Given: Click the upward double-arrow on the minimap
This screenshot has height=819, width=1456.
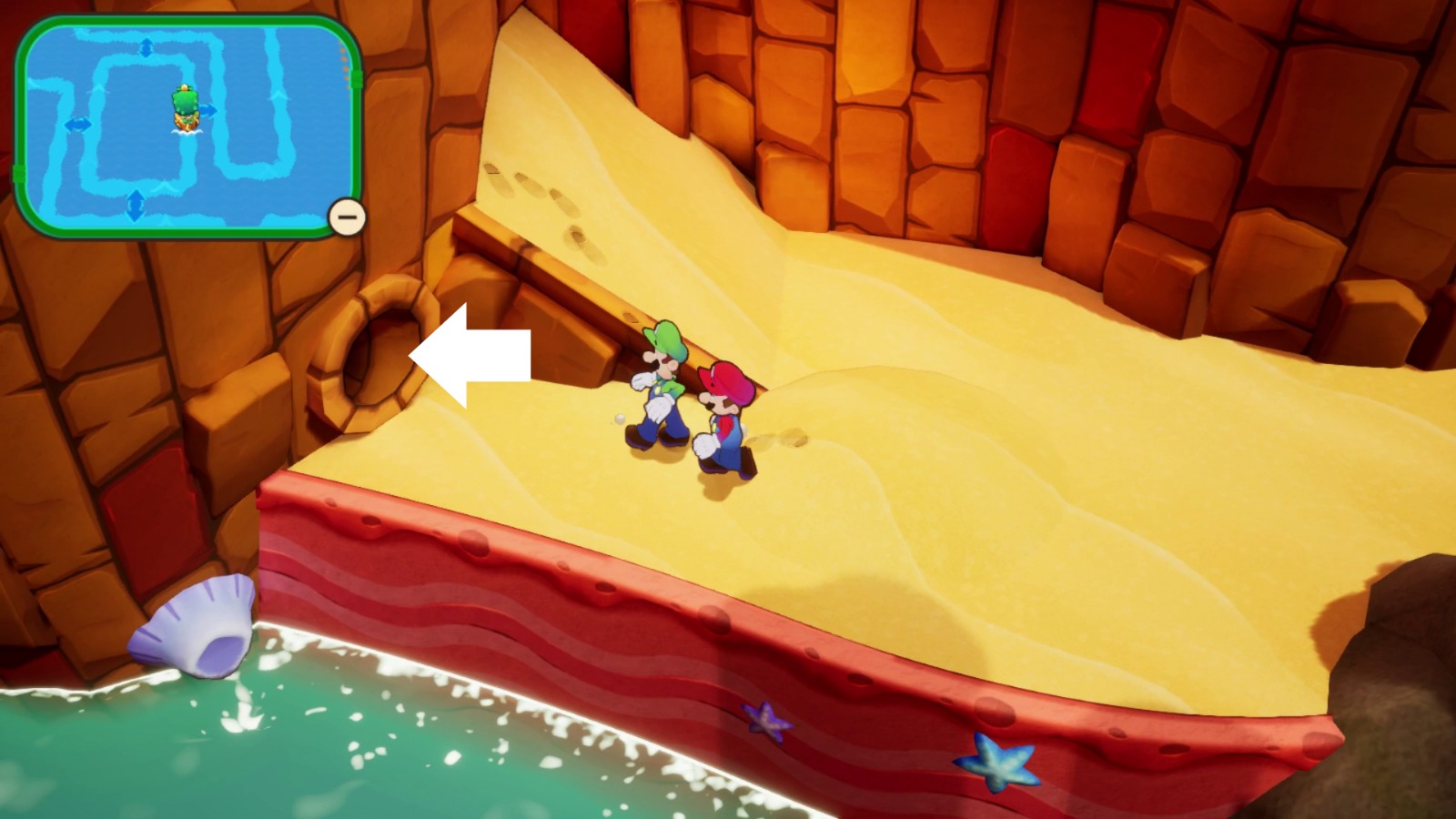Looking at the screenshot, I should pos(147,47).
